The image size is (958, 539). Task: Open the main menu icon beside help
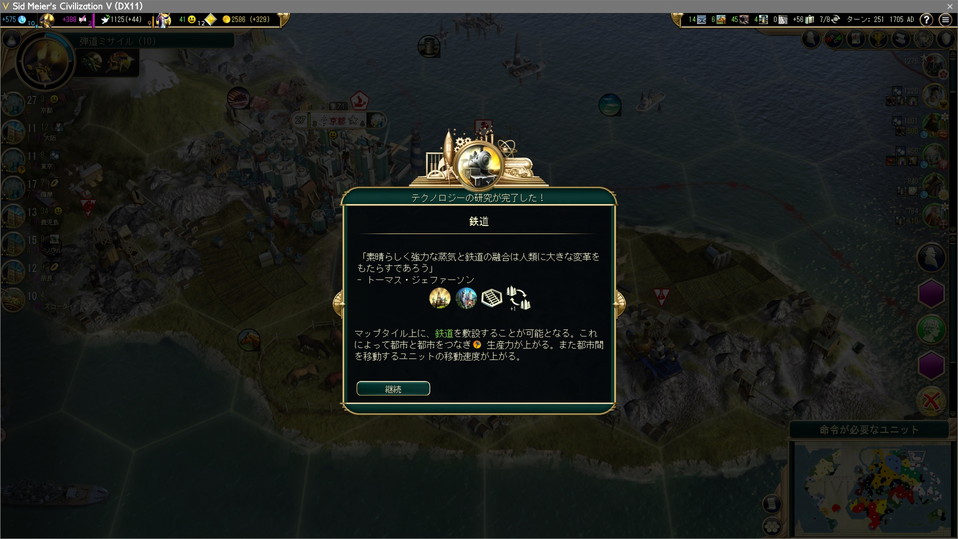[945, 19]
